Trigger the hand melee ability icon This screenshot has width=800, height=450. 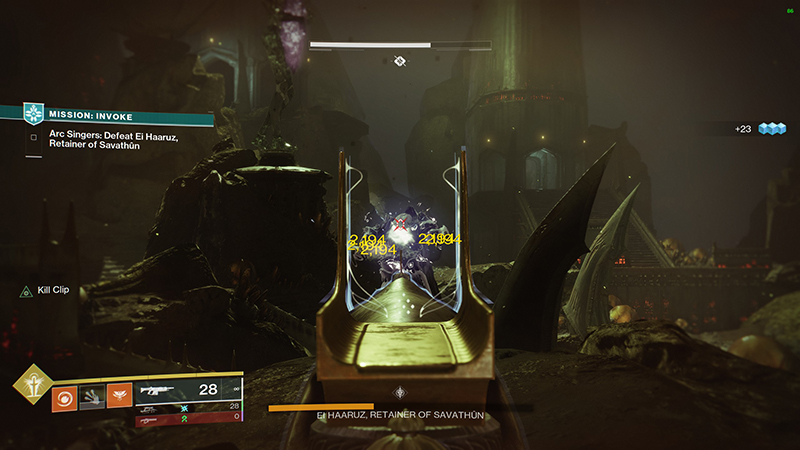click(92, 399)
